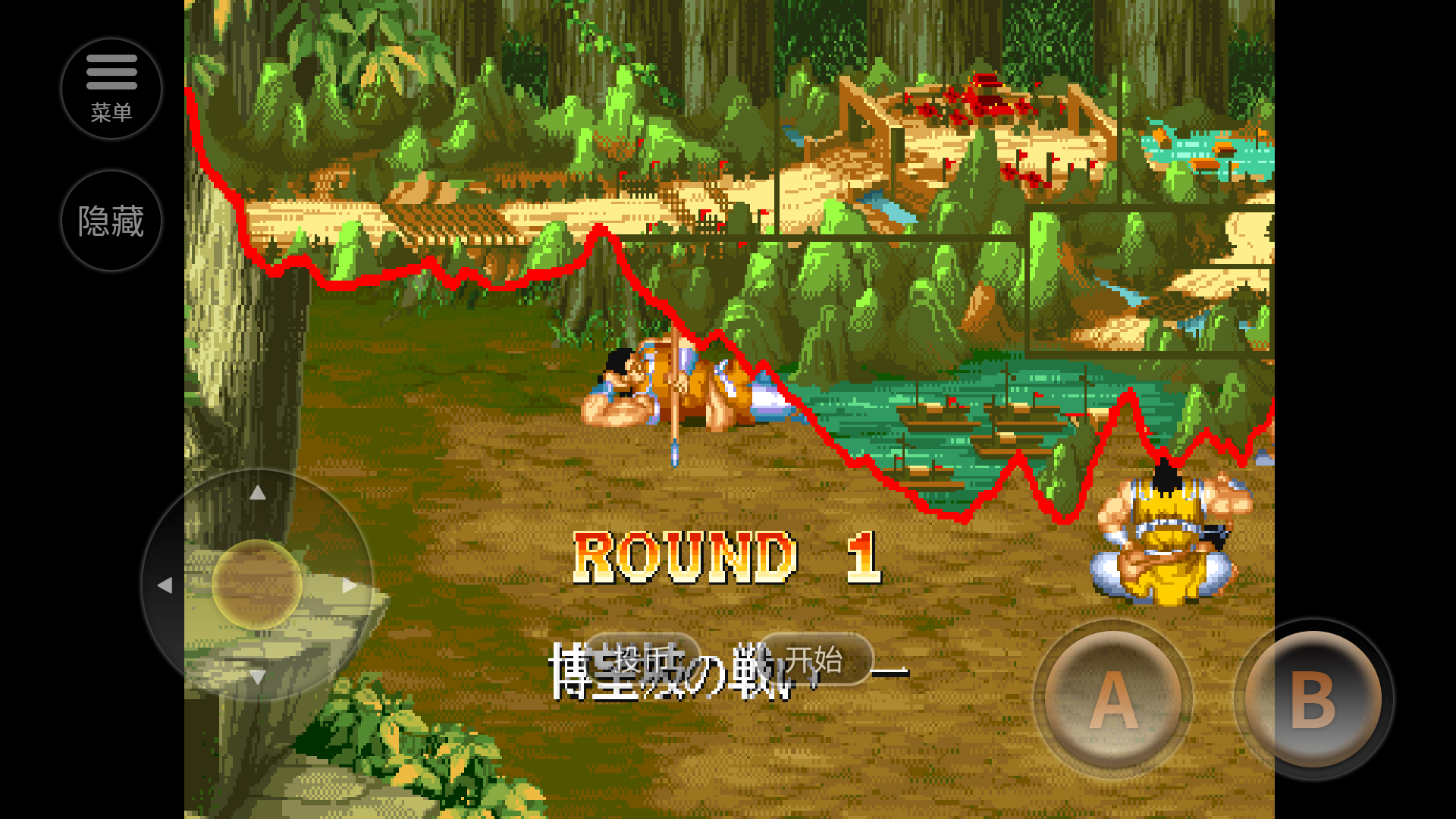Click the virtual joystick center knob

pos(257,585)
